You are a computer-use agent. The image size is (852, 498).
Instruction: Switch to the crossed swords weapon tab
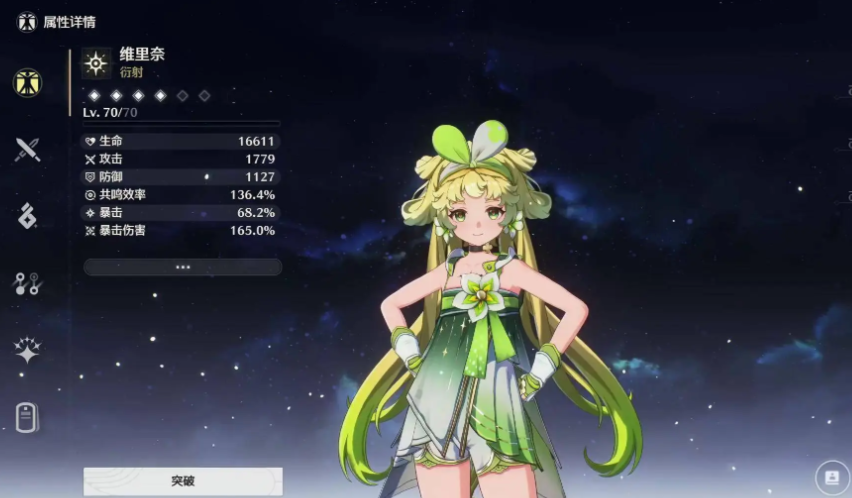pyautogui.click(x=27, y=150)
